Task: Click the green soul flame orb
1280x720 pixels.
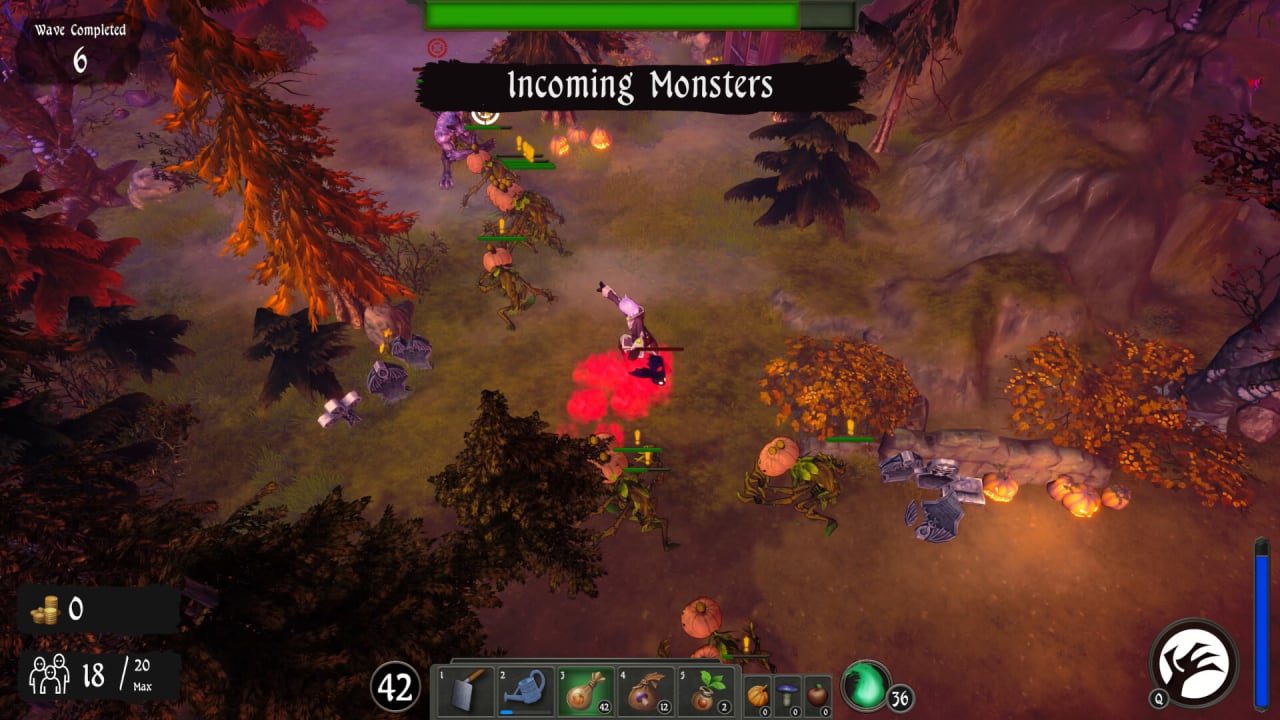Action: (x=865, y=685)
